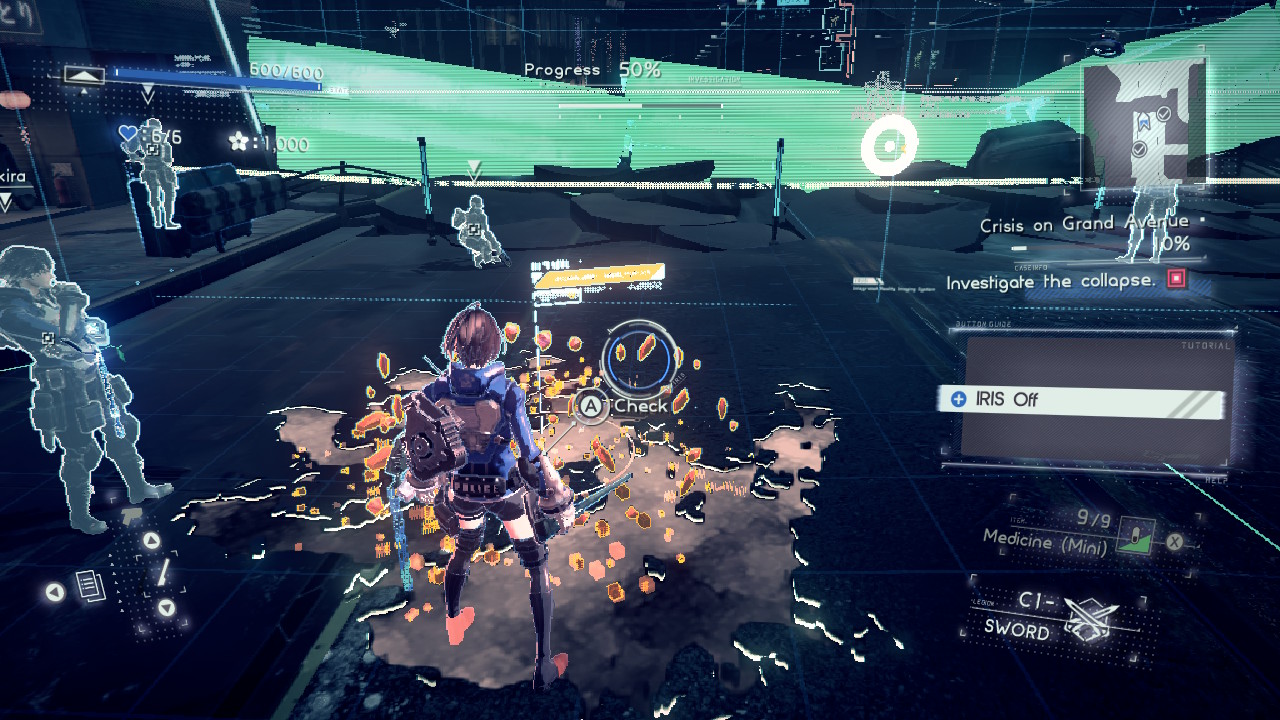Click the blue plus icon on the IRIS panel
The height and width of the screenshot is (720, 1280).
(x=958, y=399)
